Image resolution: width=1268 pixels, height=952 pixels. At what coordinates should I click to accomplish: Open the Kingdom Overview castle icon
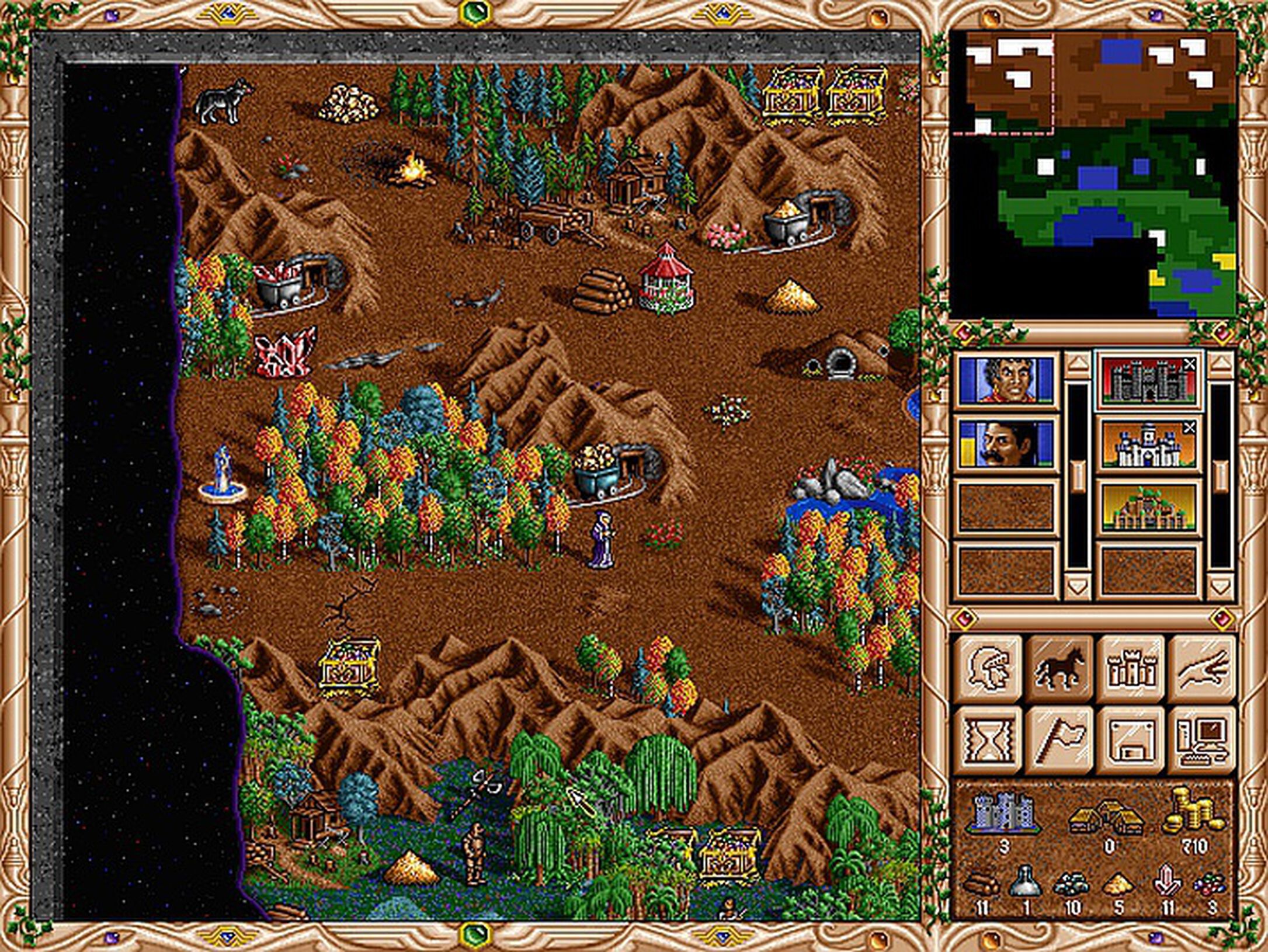click(x=1131, y=668)
